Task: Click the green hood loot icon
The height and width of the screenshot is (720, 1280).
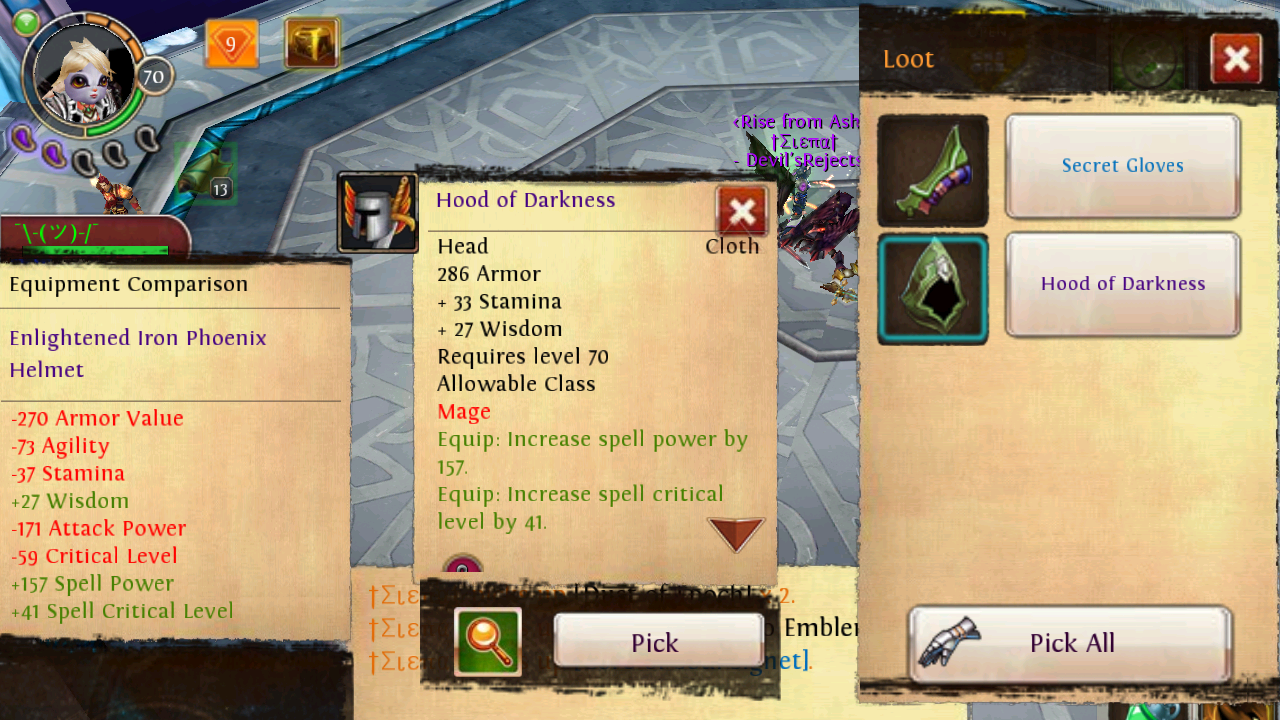Action: (933, 289)
